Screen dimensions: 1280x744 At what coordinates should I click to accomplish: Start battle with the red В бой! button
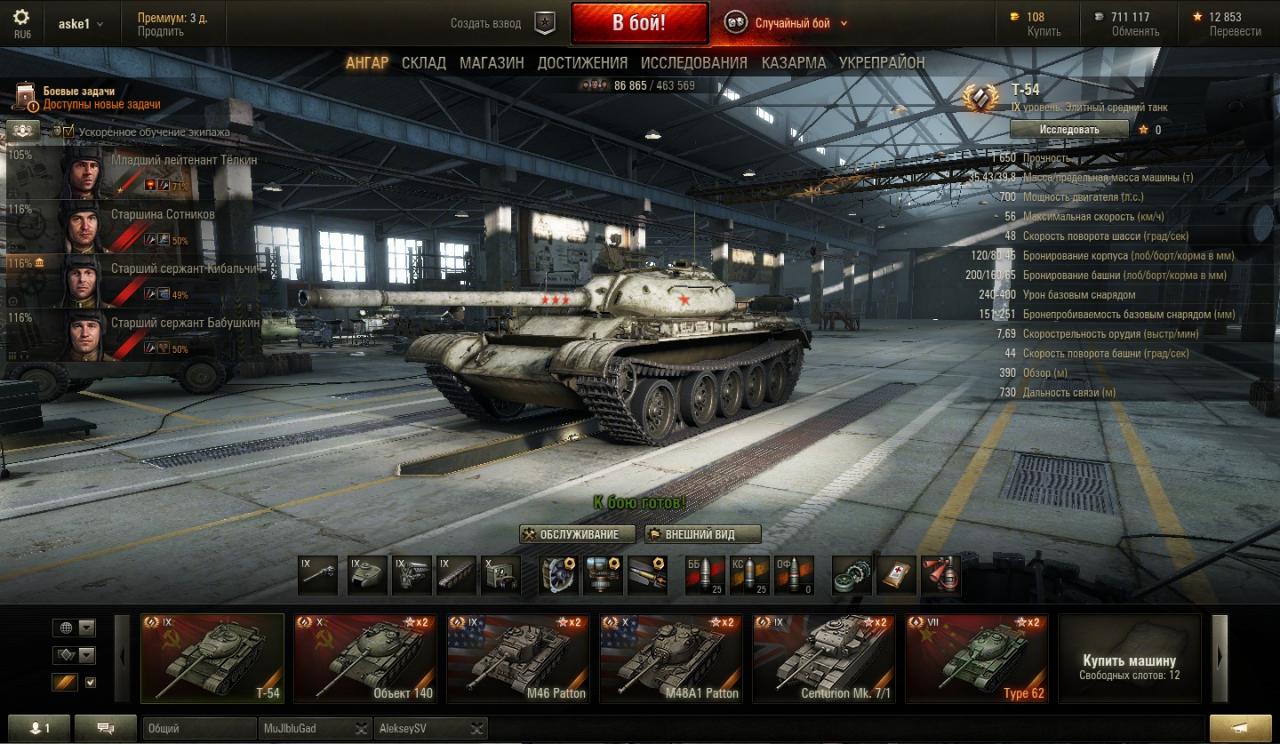[639, 23]
